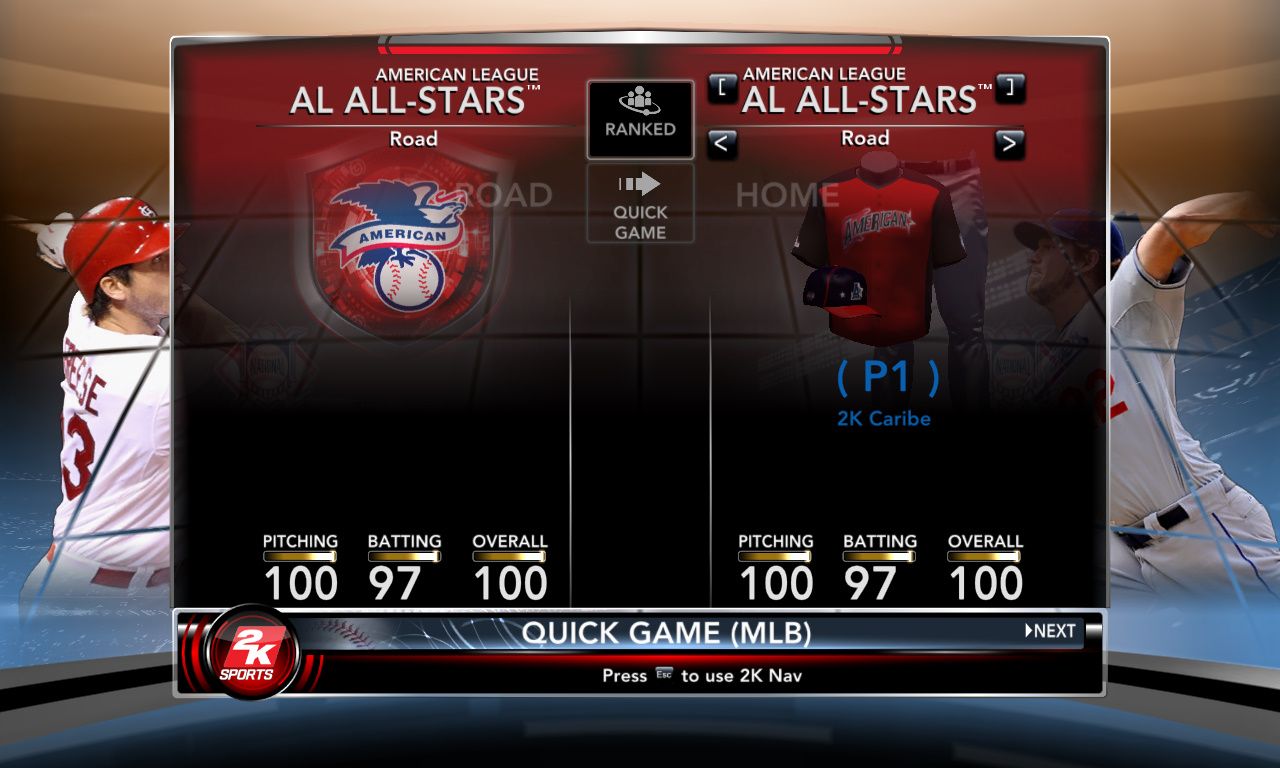Viewport: 1280px width, 768px height.
Task: Choose the Quick Game mode button
Action: [640, 204]
